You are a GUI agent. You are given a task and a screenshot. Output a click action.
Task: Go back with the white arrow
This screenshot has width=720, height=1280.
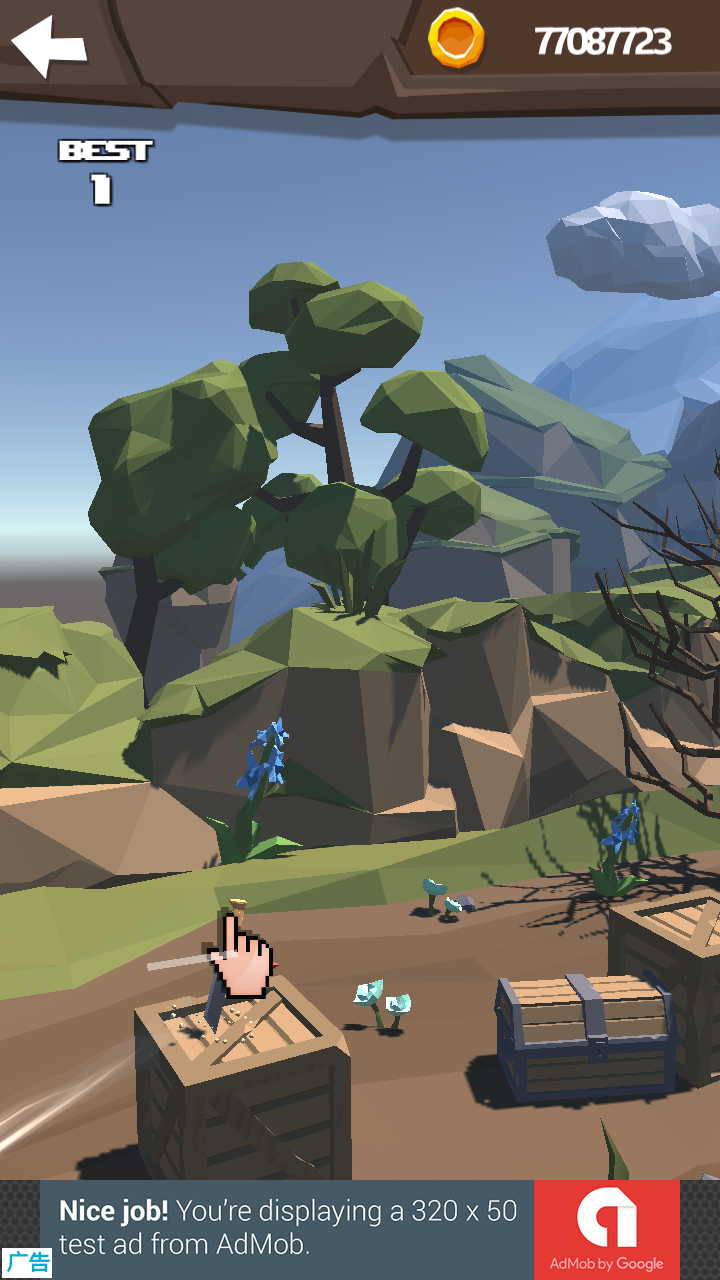[48, 45]
